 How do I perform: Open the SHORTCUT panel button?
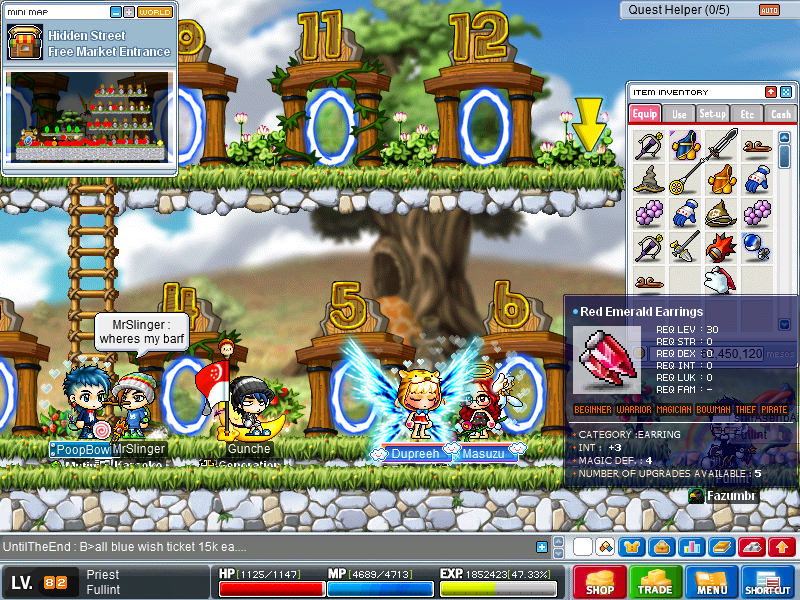coord(768,583)
